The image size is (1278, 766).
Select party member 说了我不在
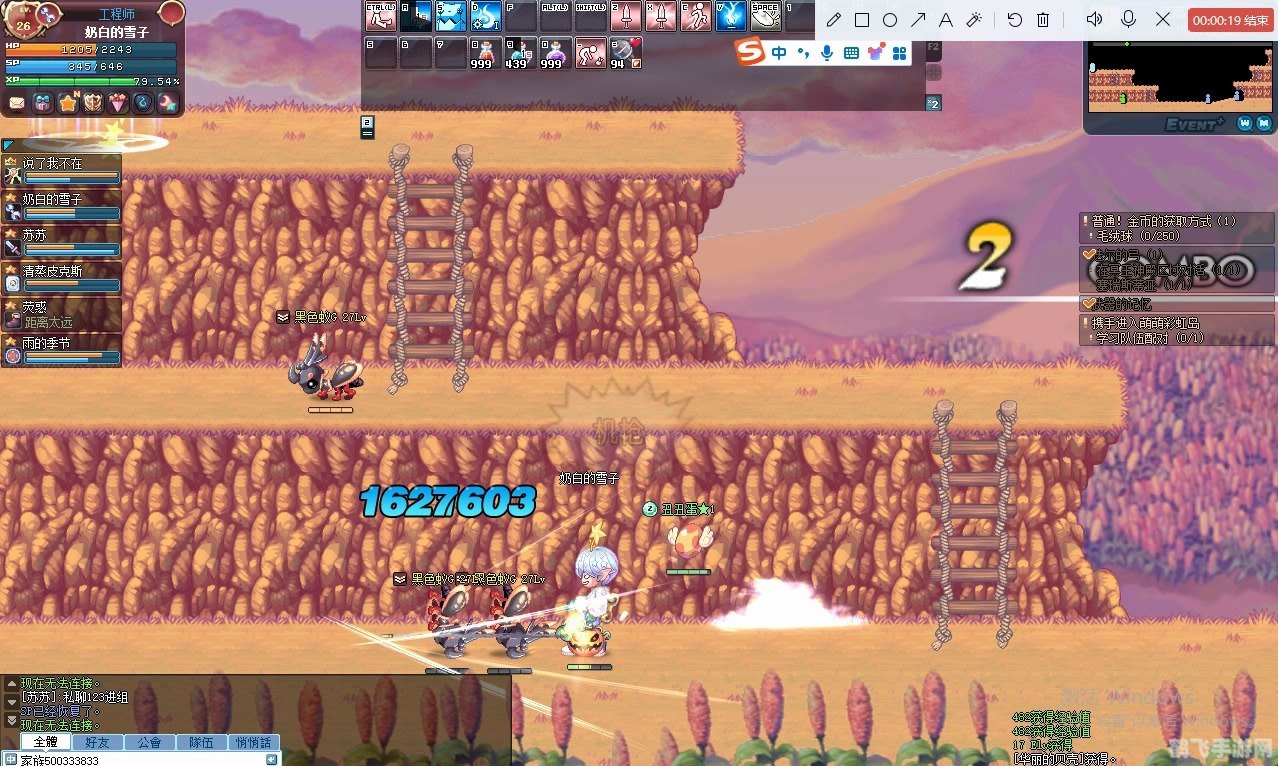[62, 169]
